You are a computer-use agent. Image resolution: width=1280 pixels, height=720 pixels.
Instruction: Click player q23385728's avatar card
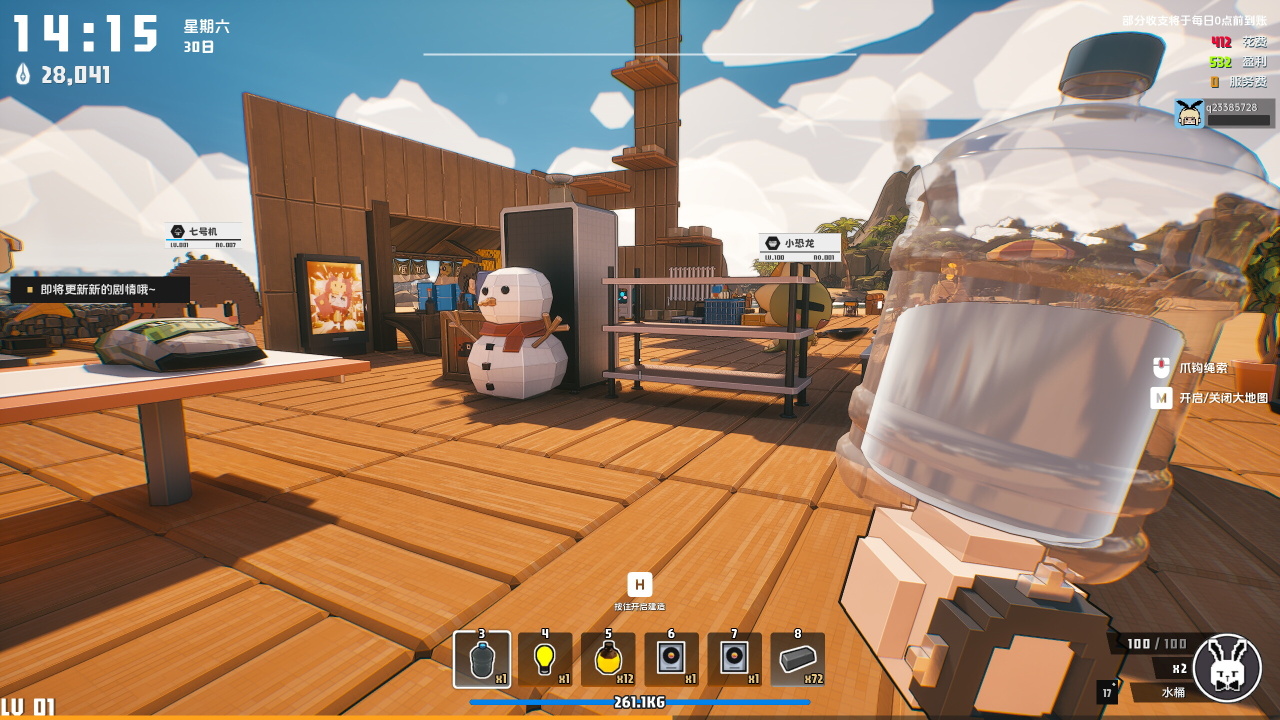point(1224,113)
